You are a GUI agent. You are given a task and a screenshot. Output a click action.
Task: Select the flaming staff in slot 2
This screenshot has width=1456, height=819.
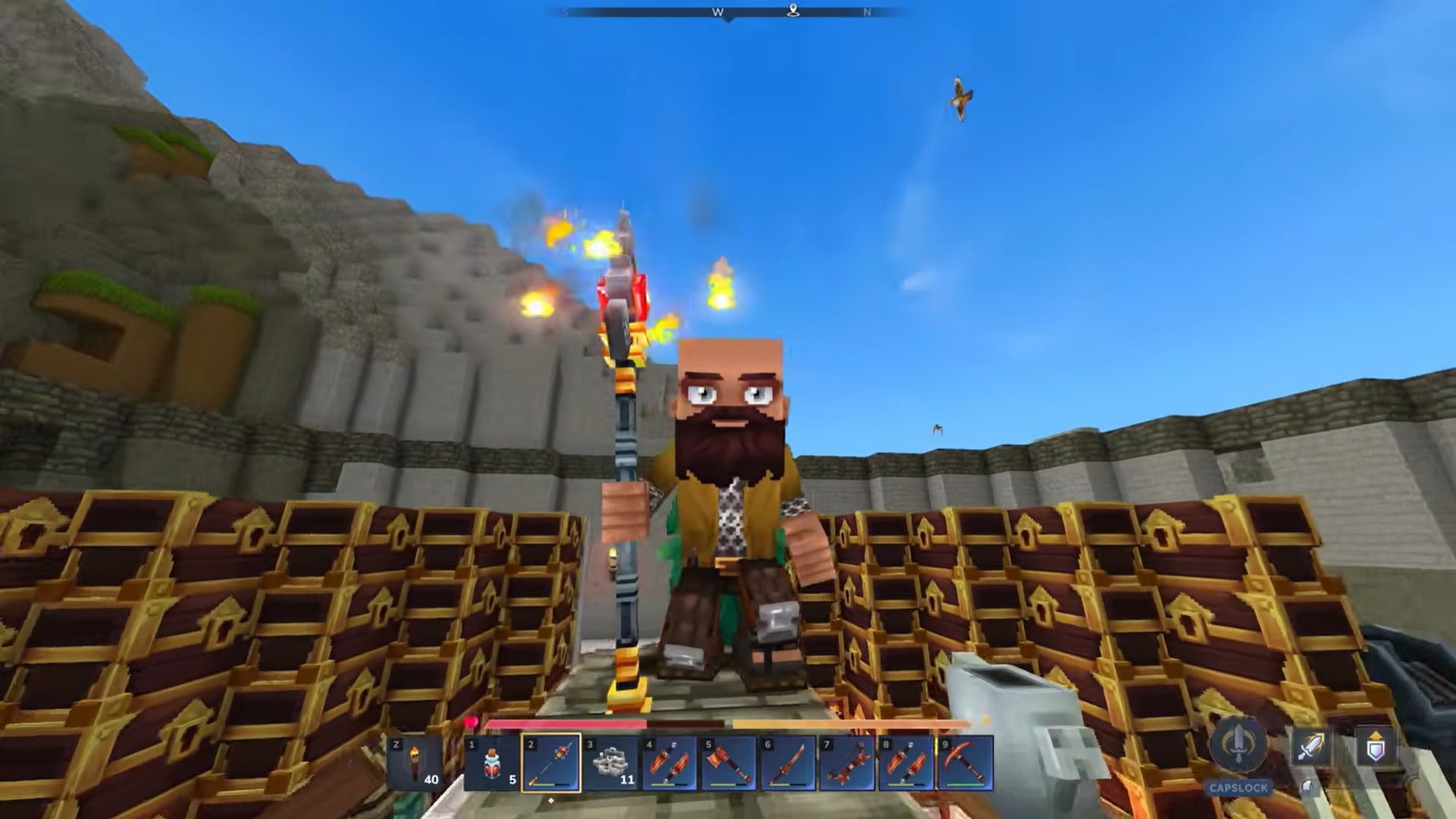[x=551, y=761]
